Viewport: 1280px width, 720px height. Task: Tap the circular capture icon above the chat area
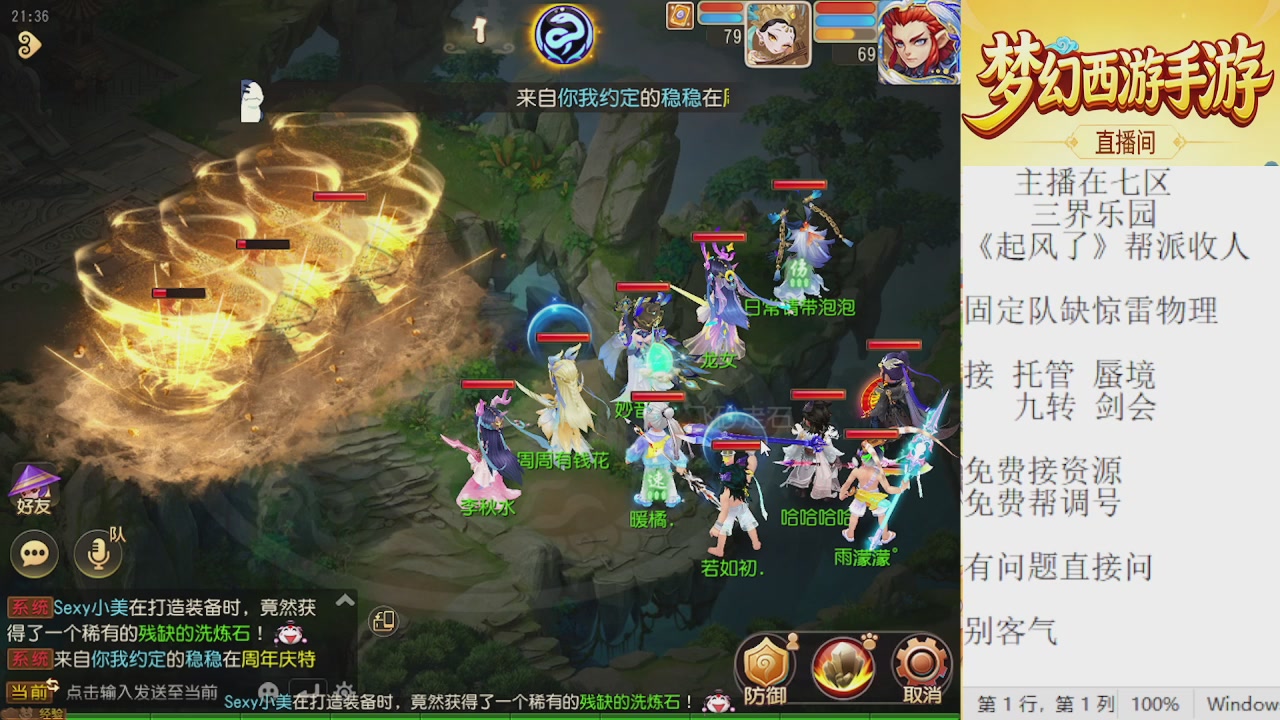coord(384,623)
